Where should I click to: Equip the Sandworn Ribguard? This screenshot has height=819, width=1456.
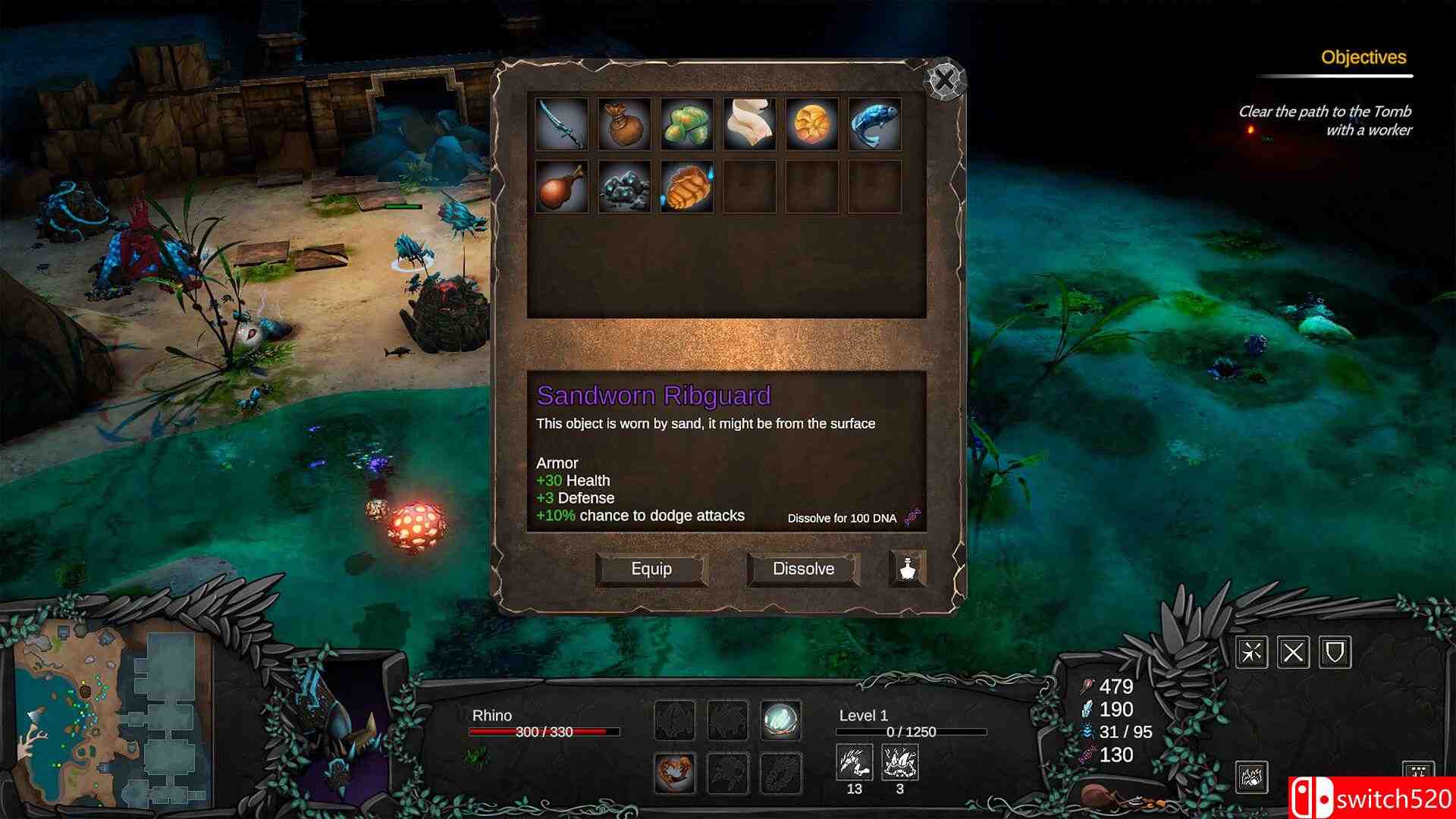(651, 569)
